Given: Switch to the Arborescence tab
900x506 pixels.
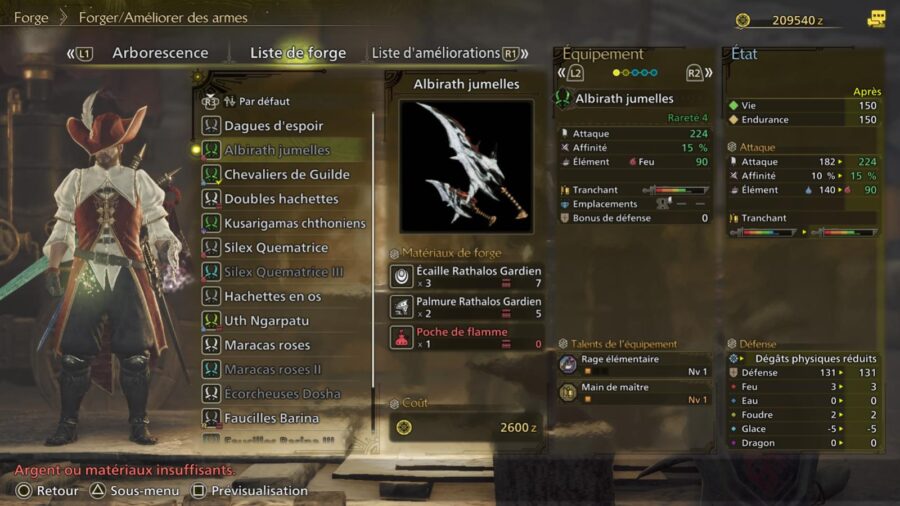Looking at the screenshot, I should (x=160, y=53).
